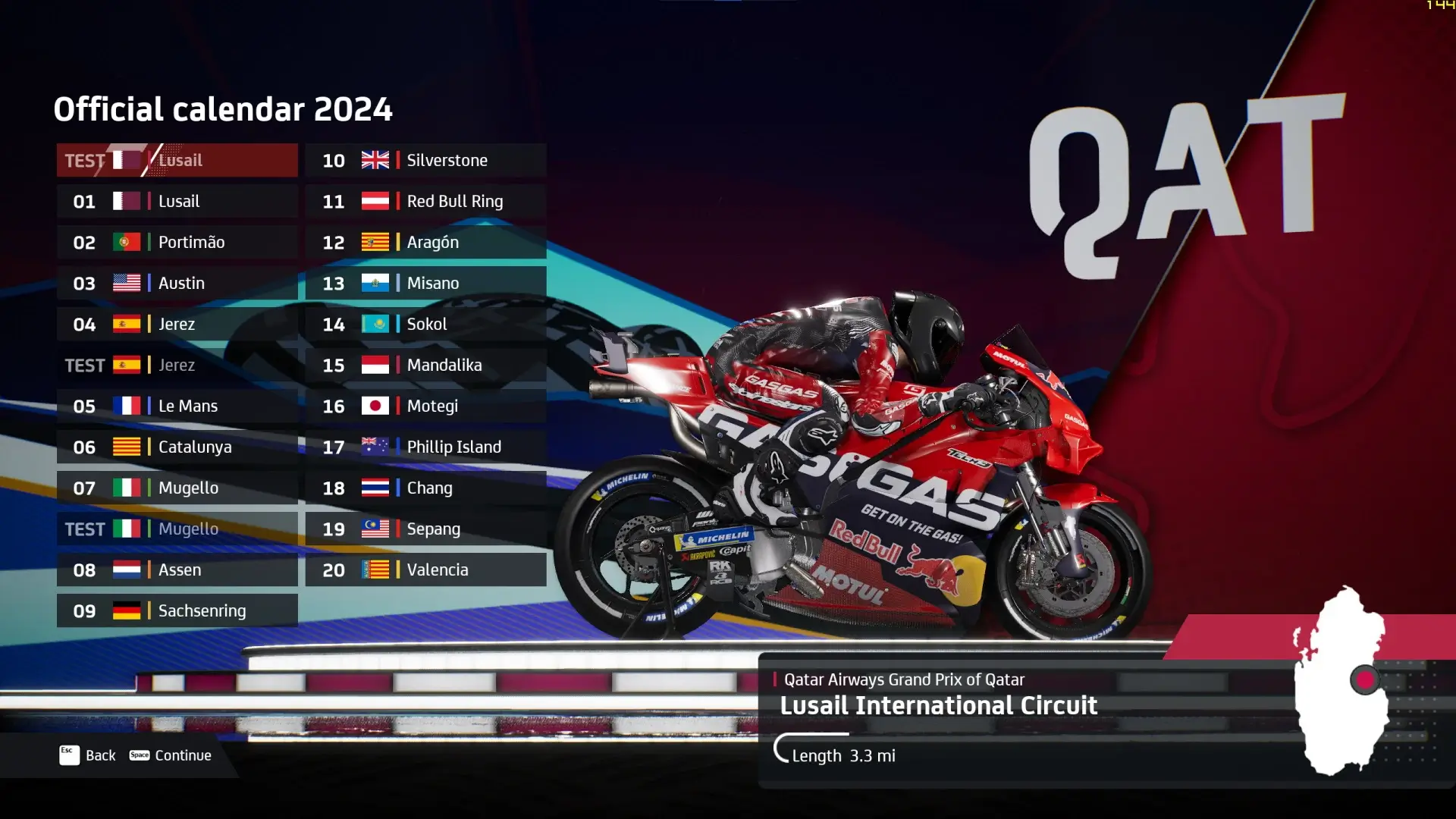This screenshot has width=1456, height=819.
Task: Click the Qatar flag icon beside Lusail
Action: 126,201
